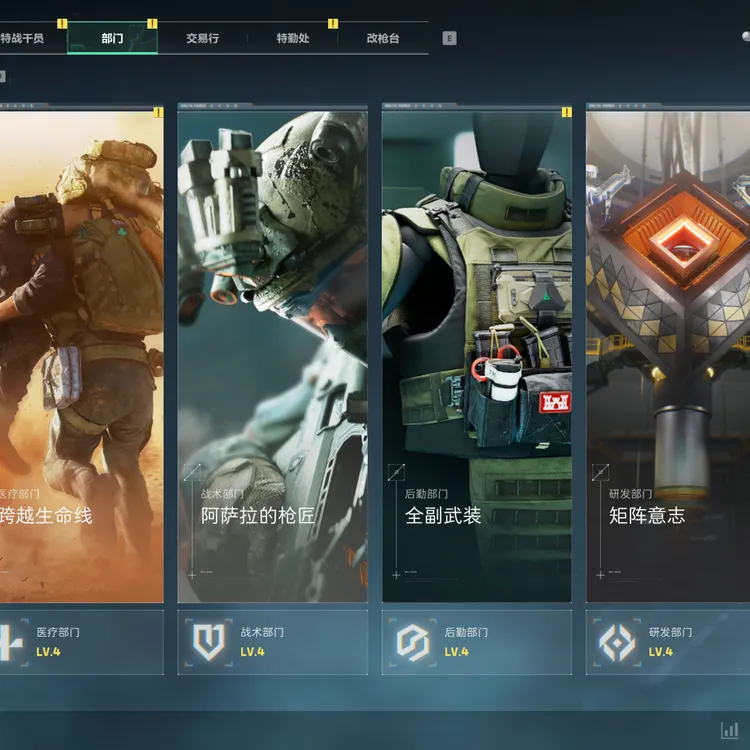Show 医疗部门 level details
Image resolution: width=750 pixels, height=750 pixels.
80,642
